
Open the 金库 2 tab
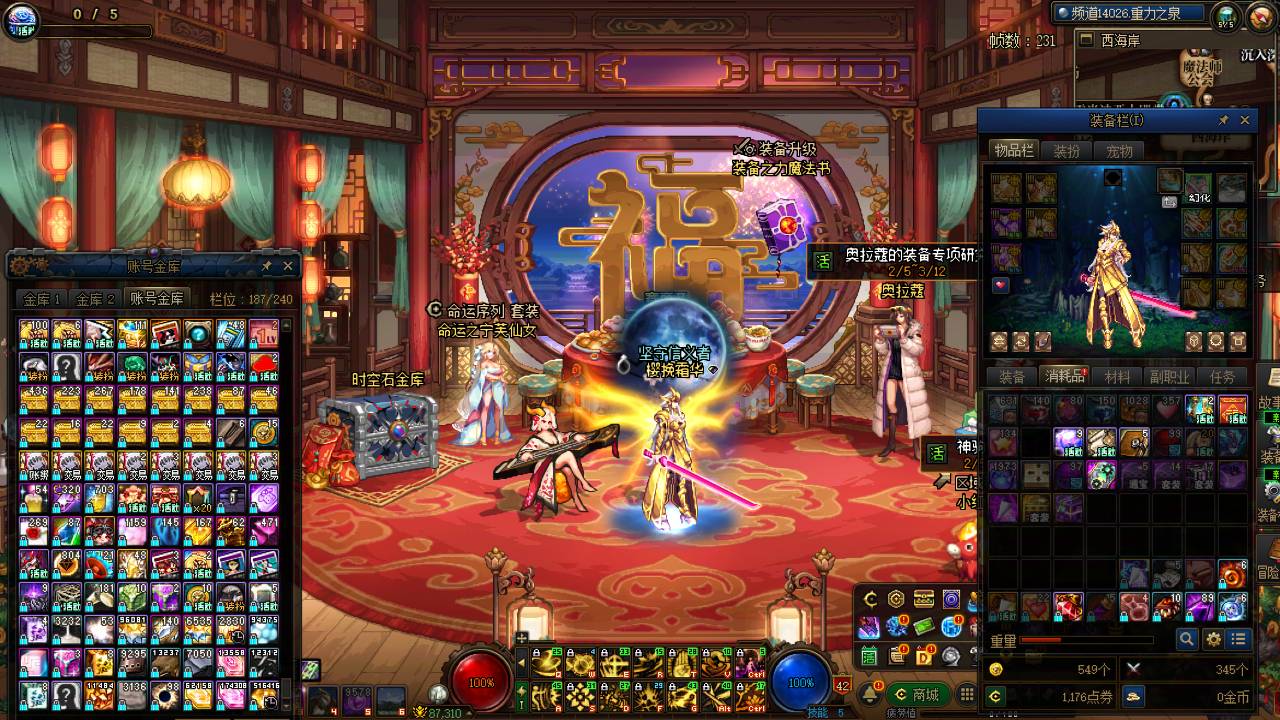coord(96,299)
